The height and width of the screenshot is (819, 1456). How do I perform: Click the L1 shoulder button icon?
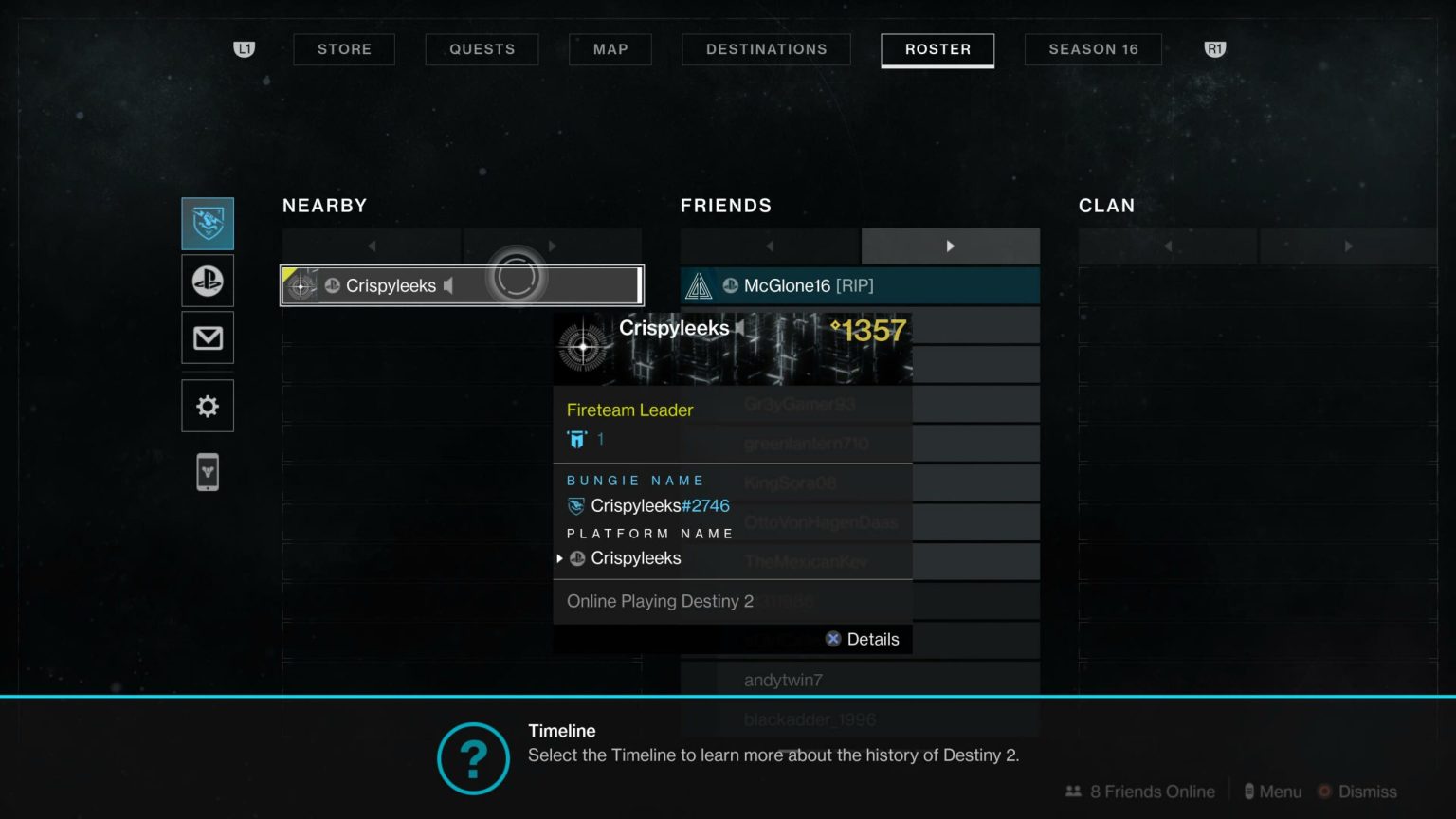click(x=244, y=48)
